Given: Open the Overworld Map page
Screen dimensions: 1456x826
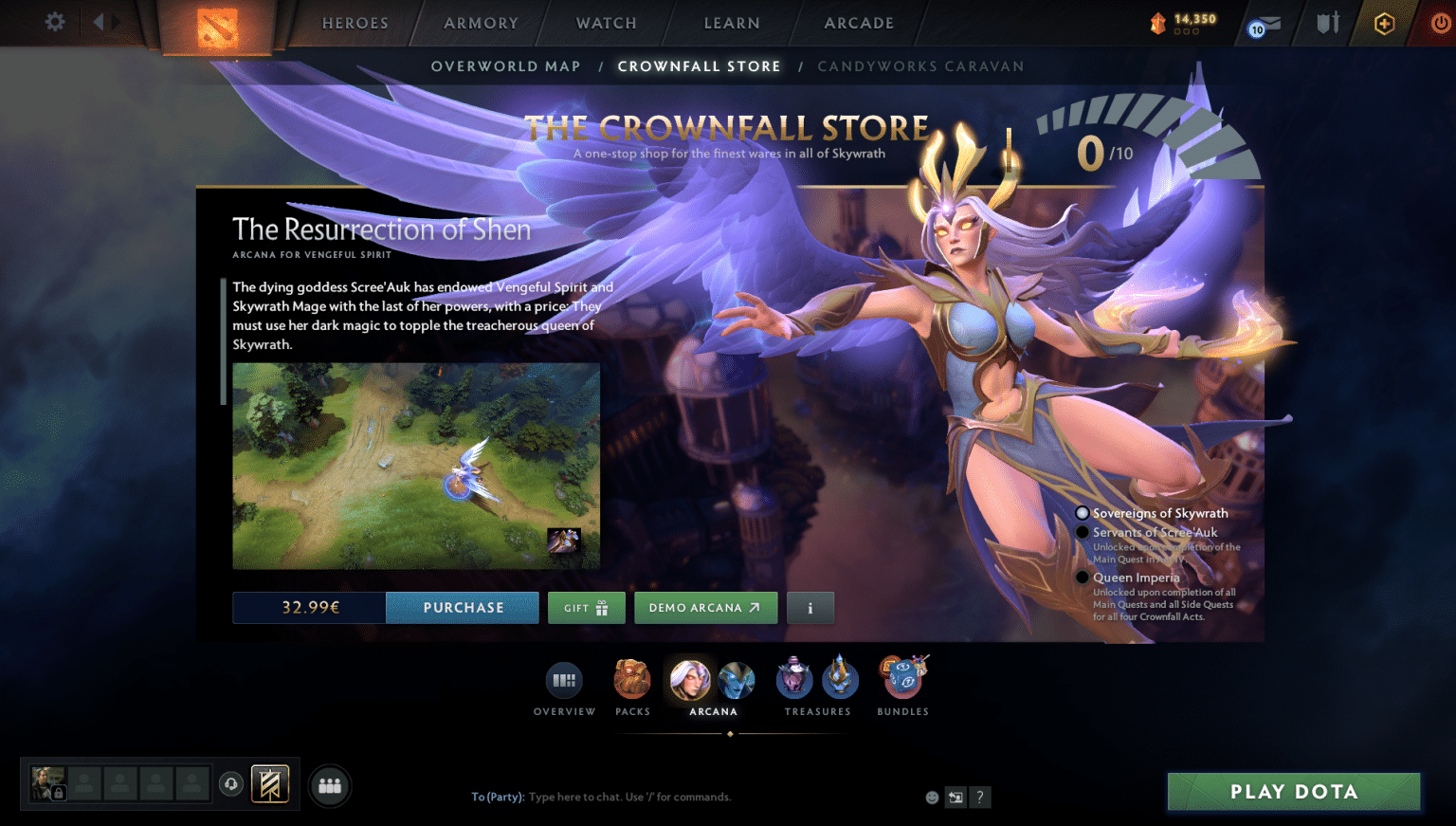Looking at the screenshot, I should point(506,66).
